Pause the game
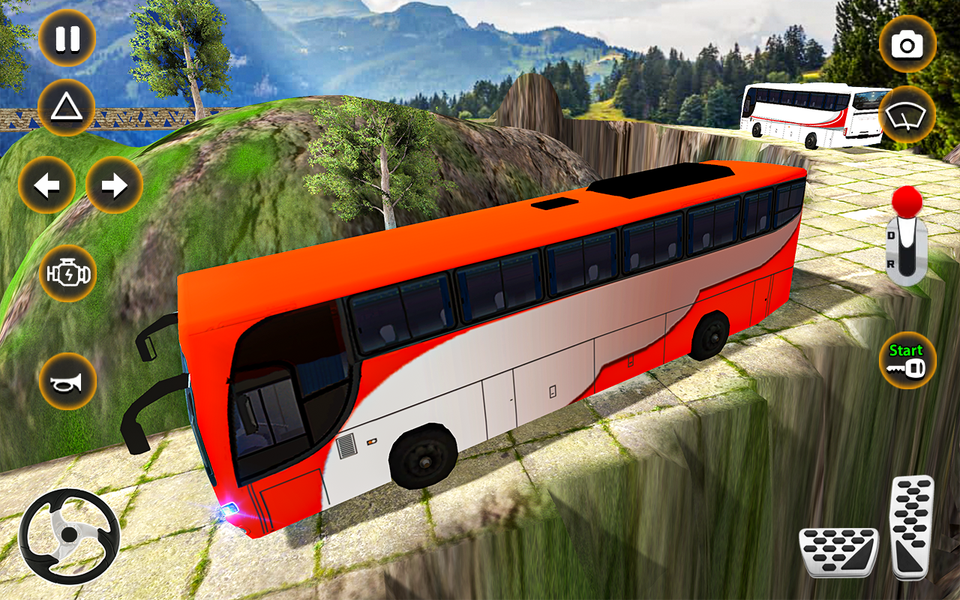Viewport: 960px width, 600px height. click(67, 39)
